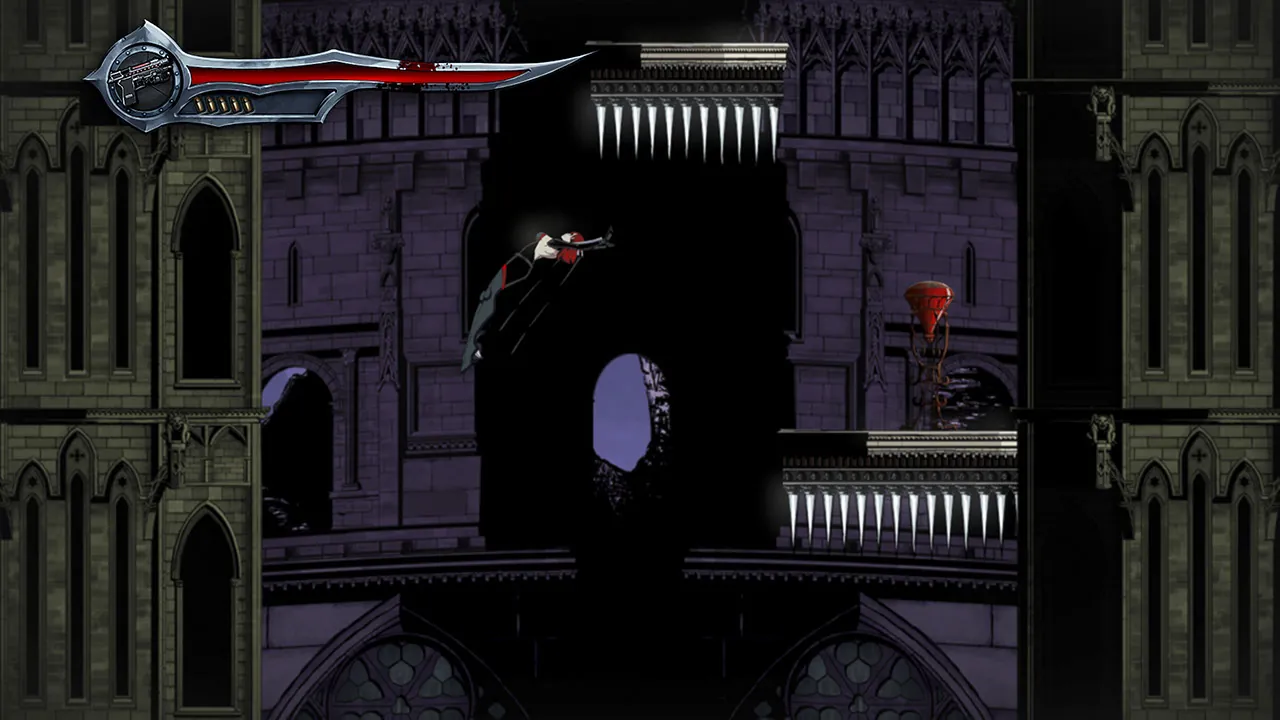Select the pistol icon in the HUD emblem

140,78
